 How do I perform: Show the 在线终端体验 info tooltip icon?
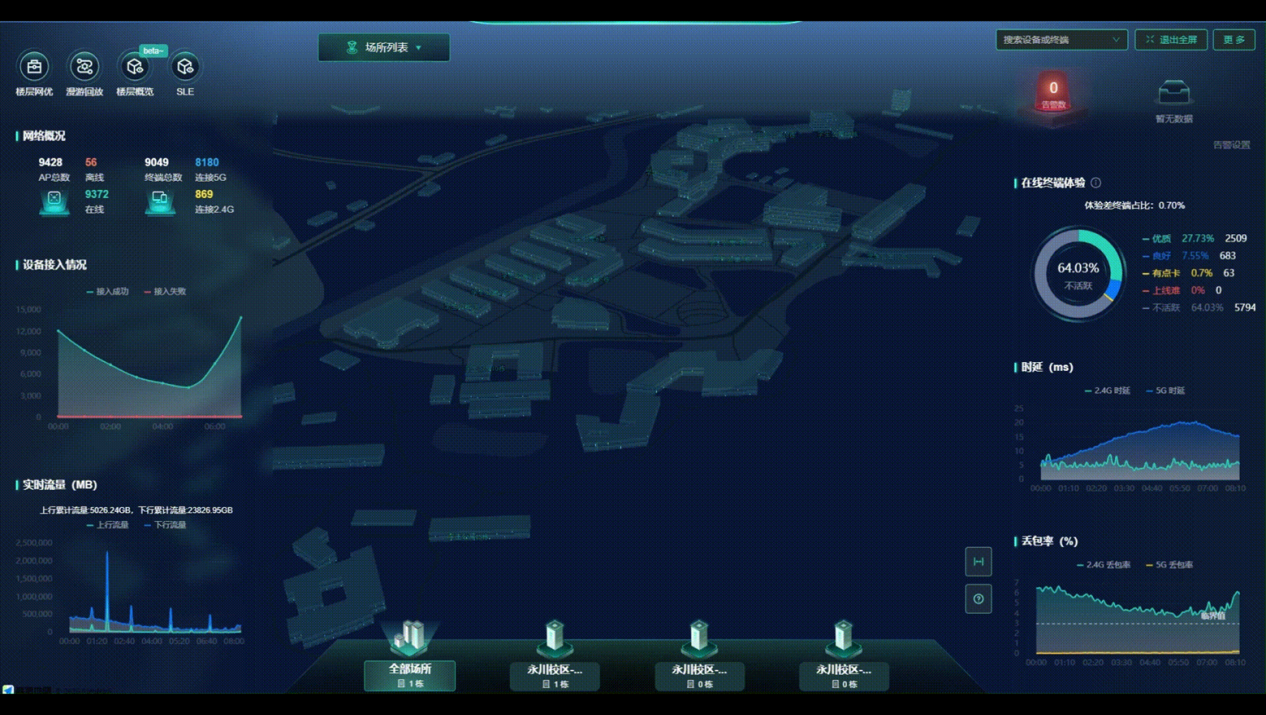1096,183
